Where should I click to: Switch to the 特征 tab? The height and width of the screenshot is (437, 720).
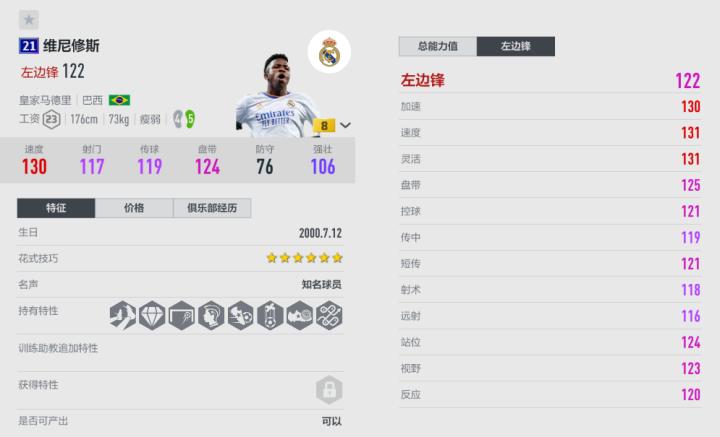tap(56, 208)
